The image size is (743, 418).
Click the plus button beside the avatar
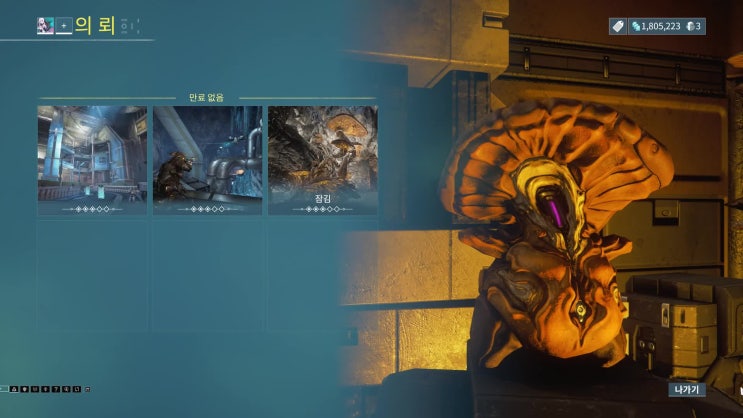click(x=64, y=26)
